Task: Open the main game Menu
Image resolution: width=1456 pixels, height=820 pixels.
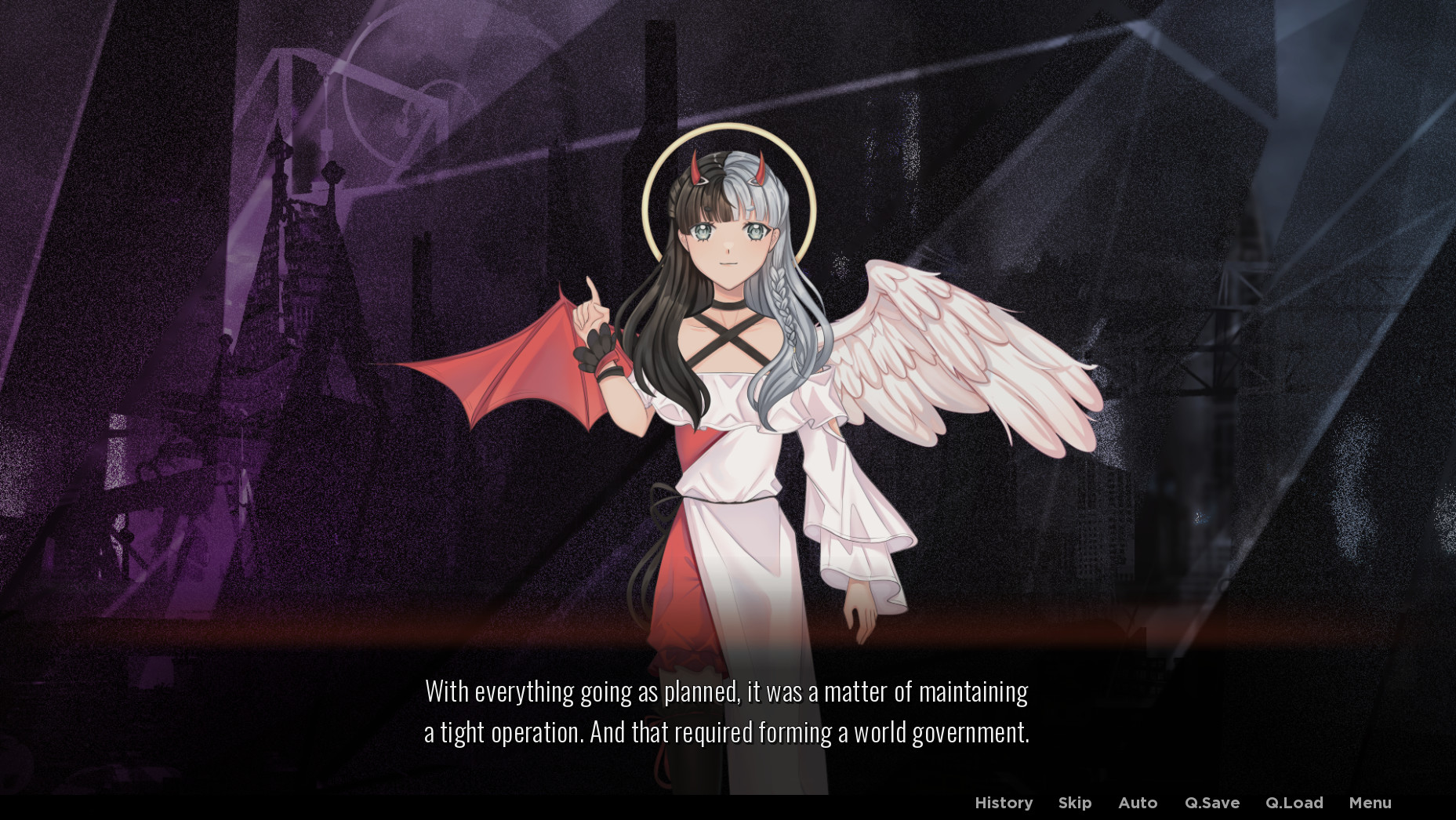Action: pos(1370,802)
